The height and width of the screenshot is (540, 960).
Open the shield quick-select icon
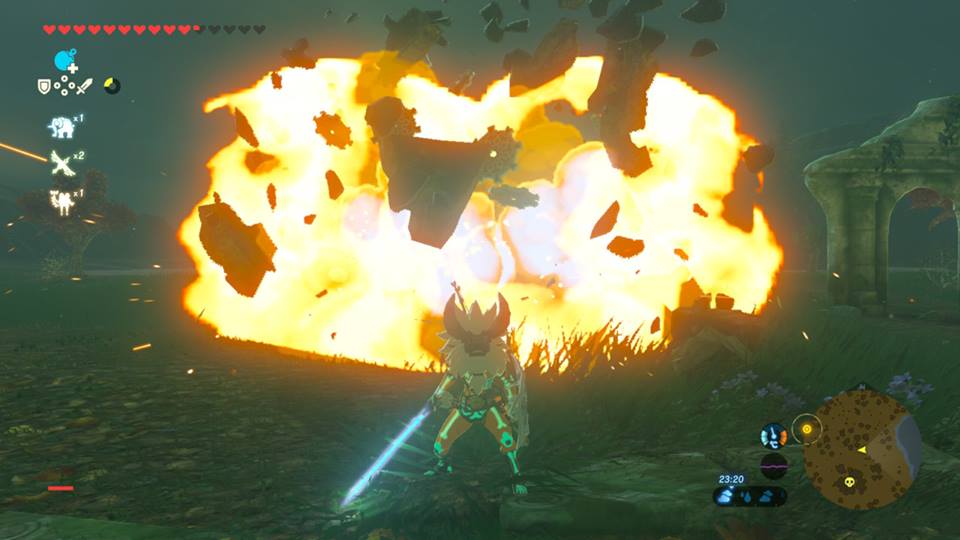[45, 86]
